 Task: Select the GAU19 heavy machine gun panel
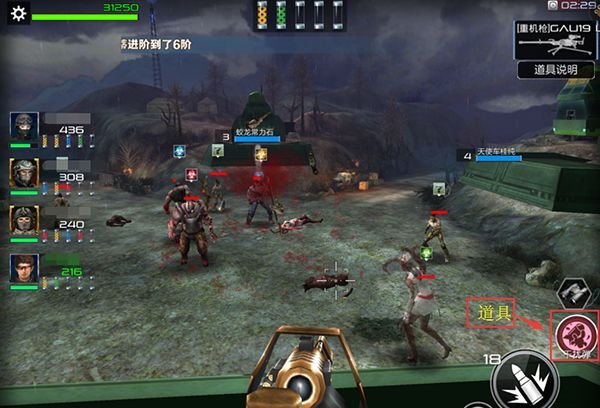tap(555, 40)
